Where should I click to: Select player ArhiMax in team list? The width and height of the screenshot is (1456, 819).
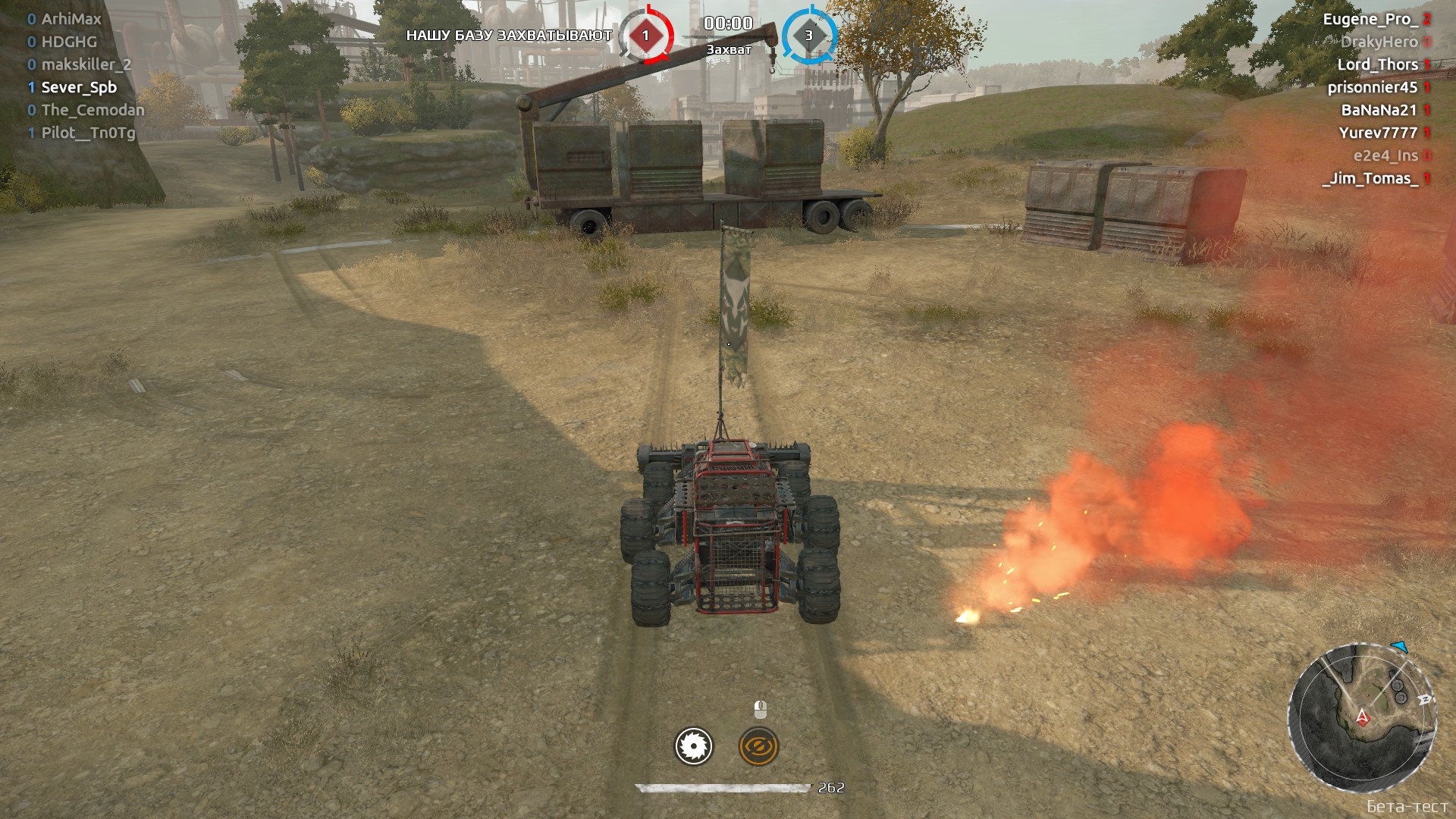[71, 19]
